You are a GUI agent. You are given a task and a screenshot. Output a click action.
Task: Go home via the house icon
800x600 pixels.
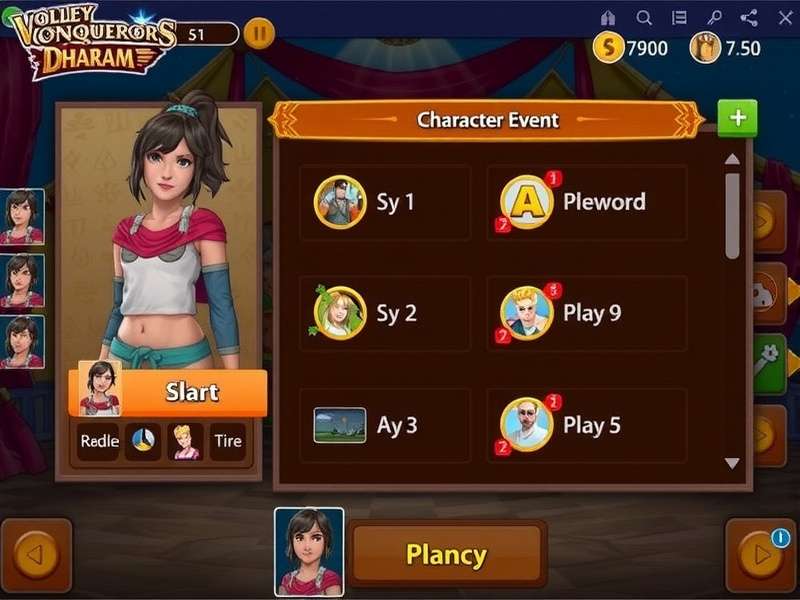pyautogui.click(x=608, y=18)
